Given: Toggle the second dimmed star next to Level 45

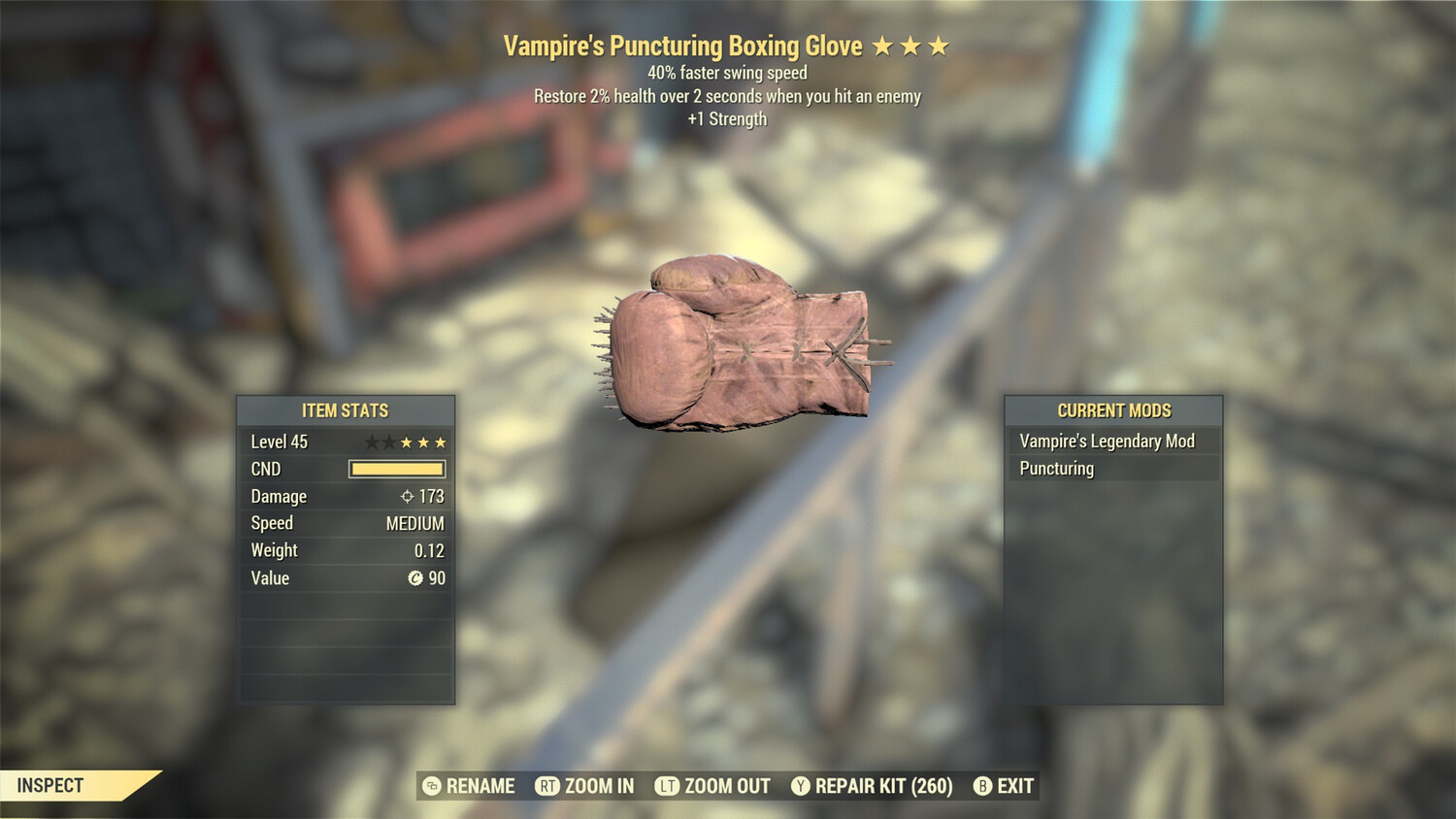Looking at the screenshot, I should click(387, 442).
